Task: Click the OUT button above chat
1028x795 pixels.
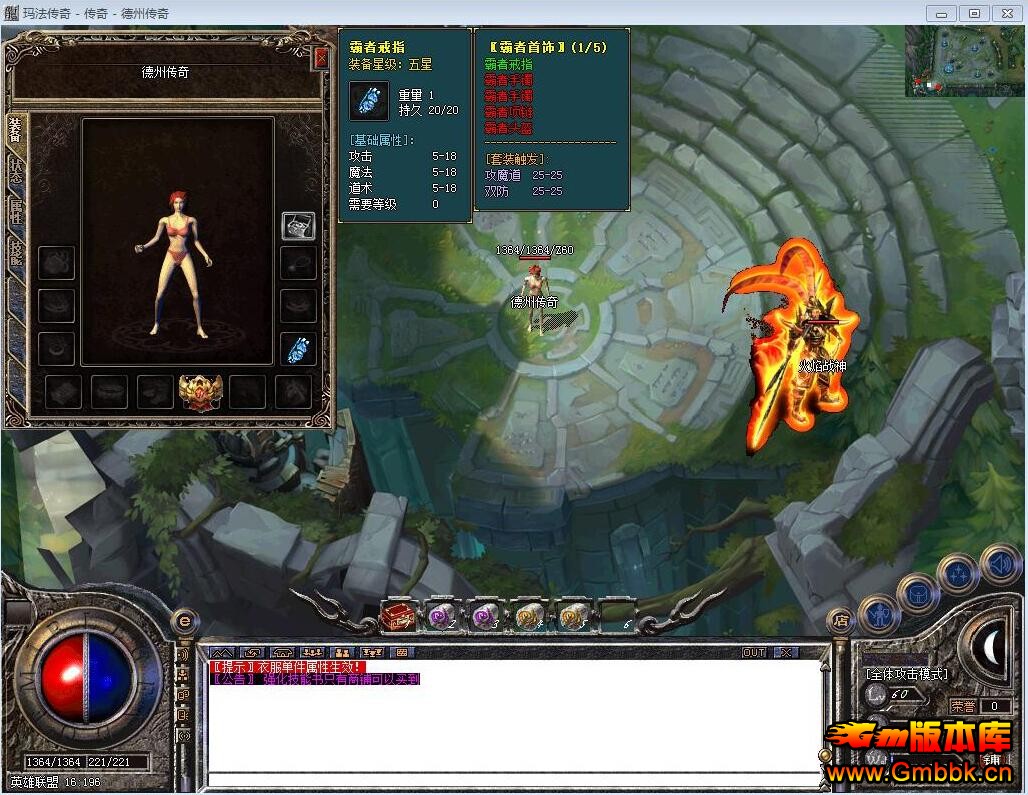Action: point(754,652)
